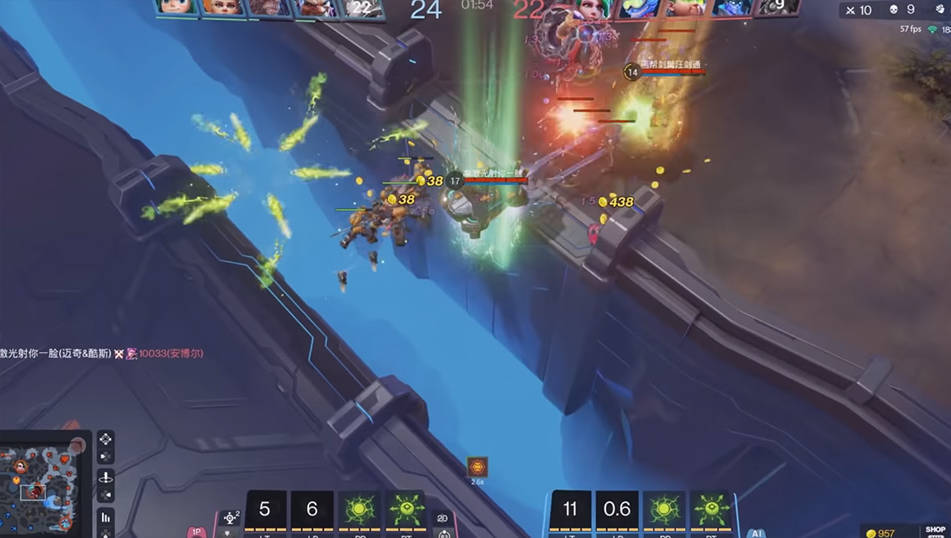Select 1P ability slot showing cooldown 6

point(311,510)
